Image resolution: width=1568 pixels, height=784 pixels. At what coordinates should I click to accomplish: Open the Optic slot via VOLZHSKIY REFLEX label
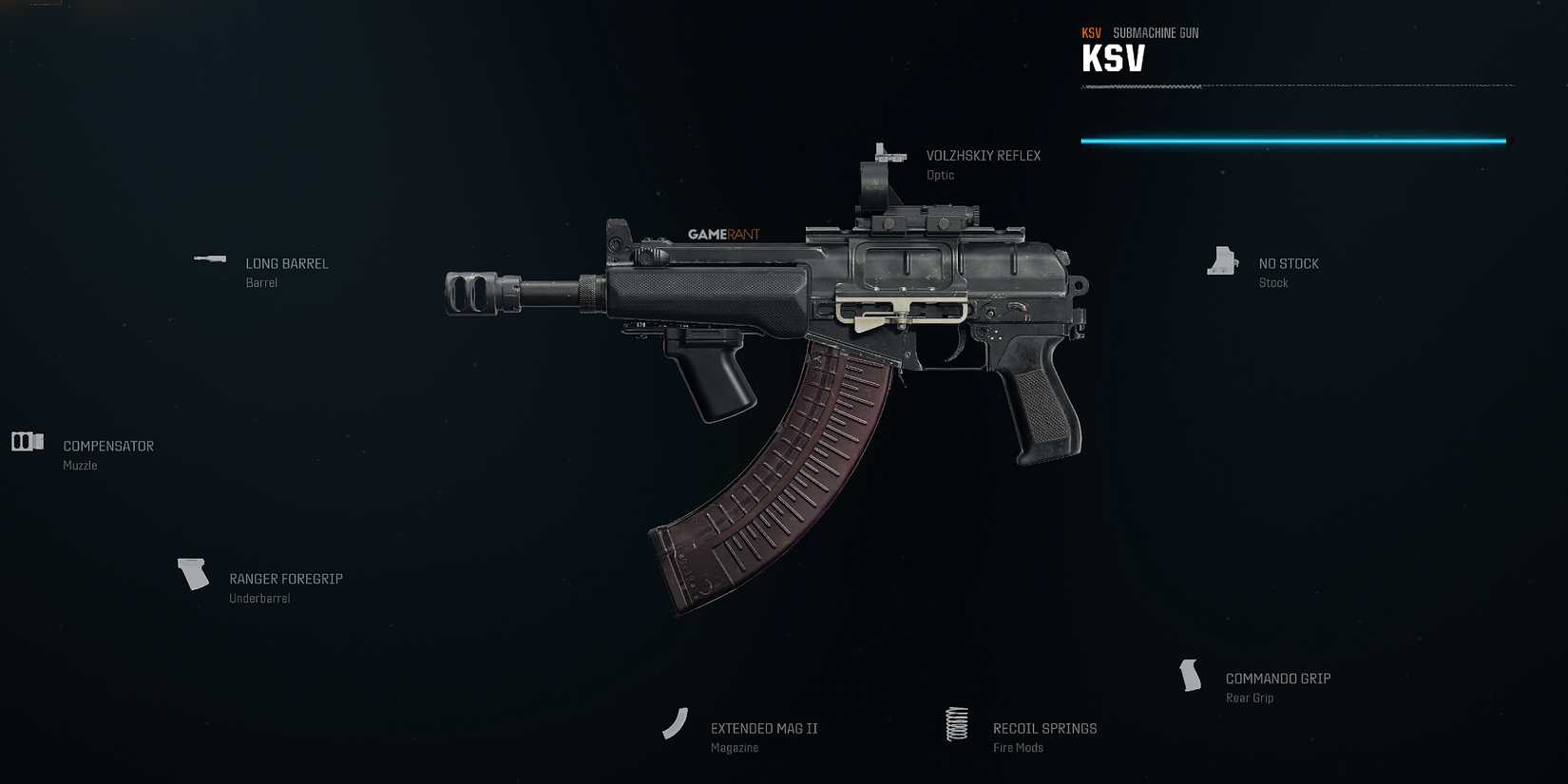point(984,155)
